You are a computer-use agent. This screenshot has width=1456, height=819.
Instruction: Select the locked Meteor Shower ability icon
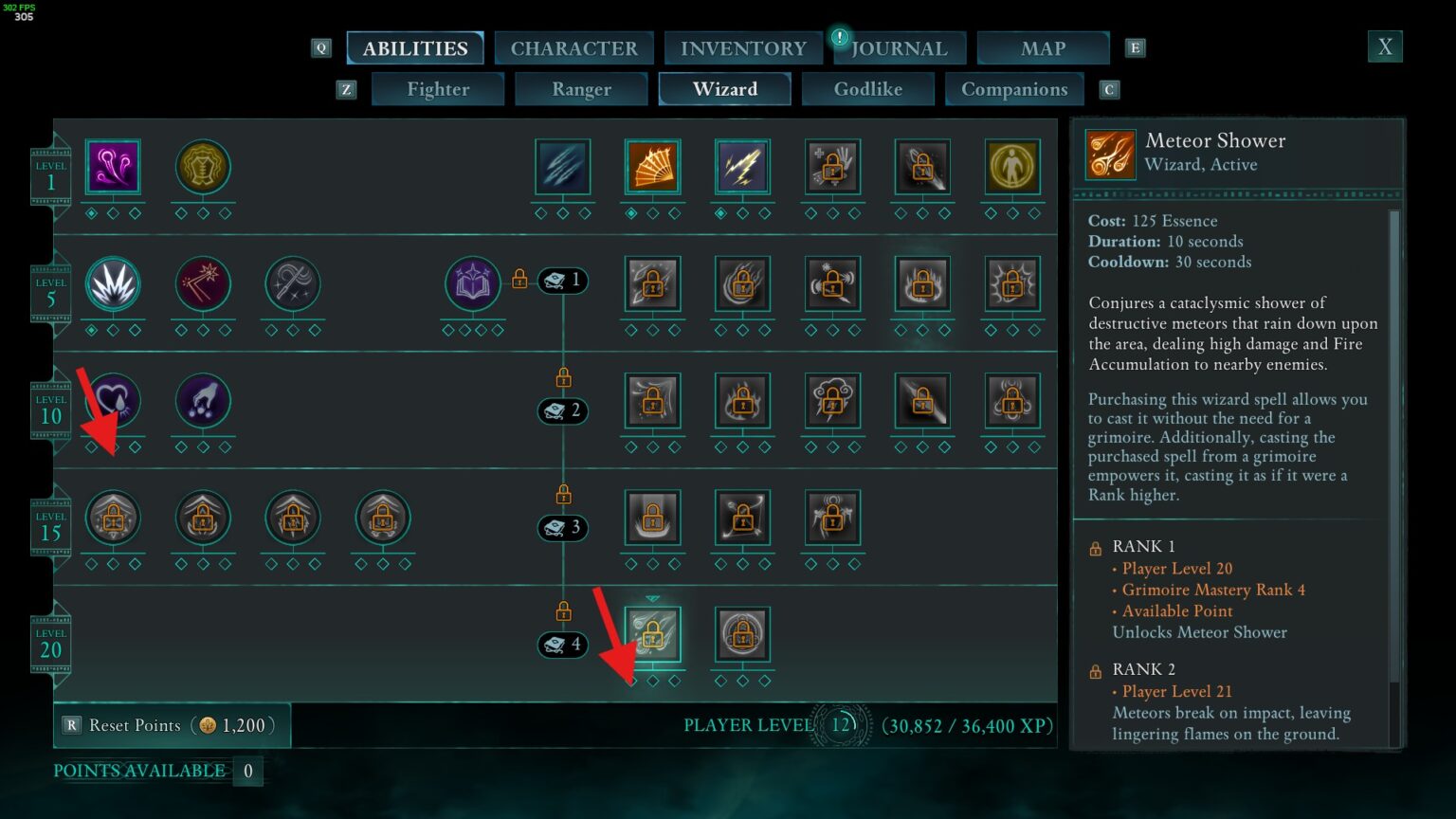652,635
